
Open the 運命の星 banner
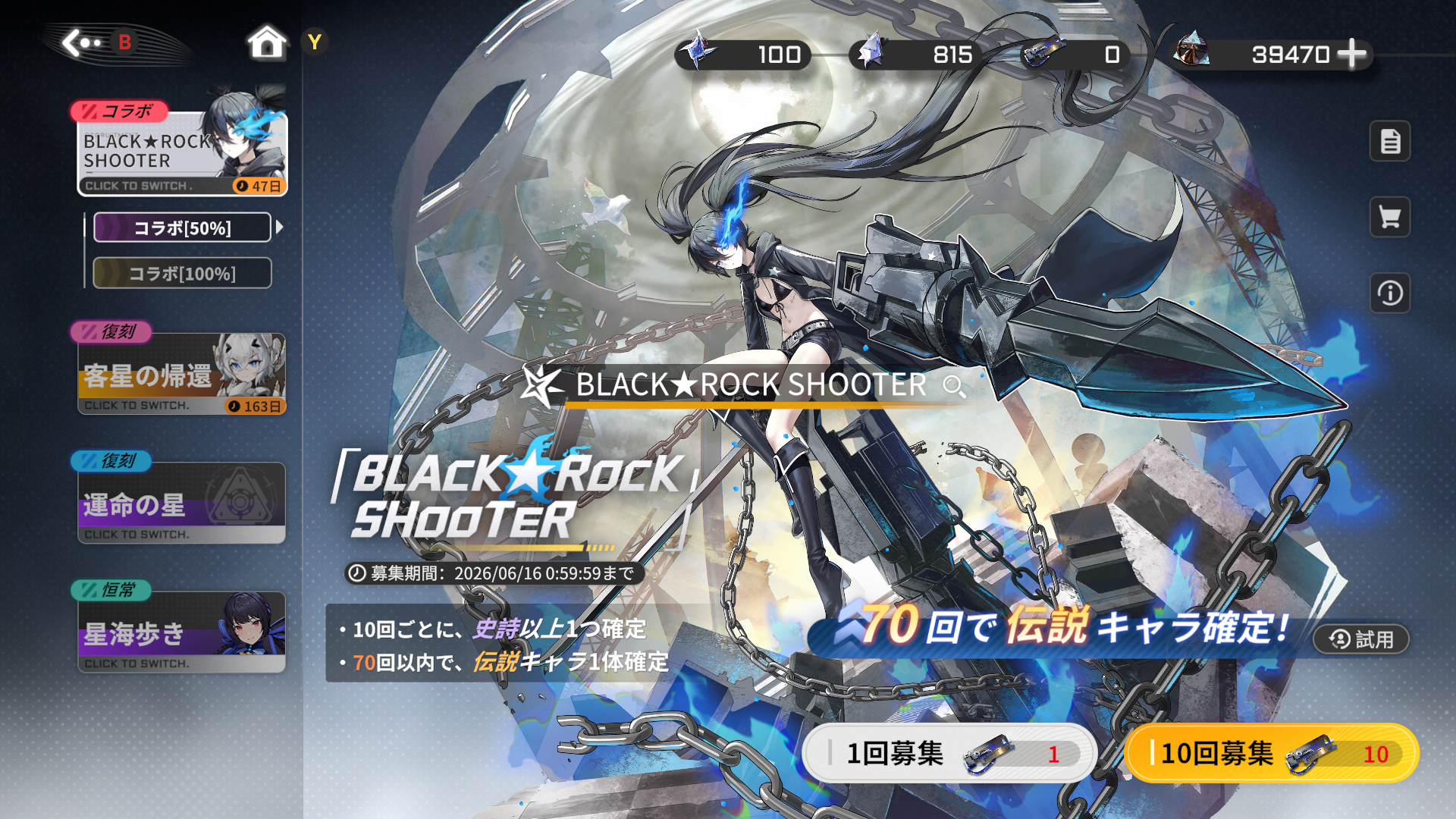[x=182, y=502]
